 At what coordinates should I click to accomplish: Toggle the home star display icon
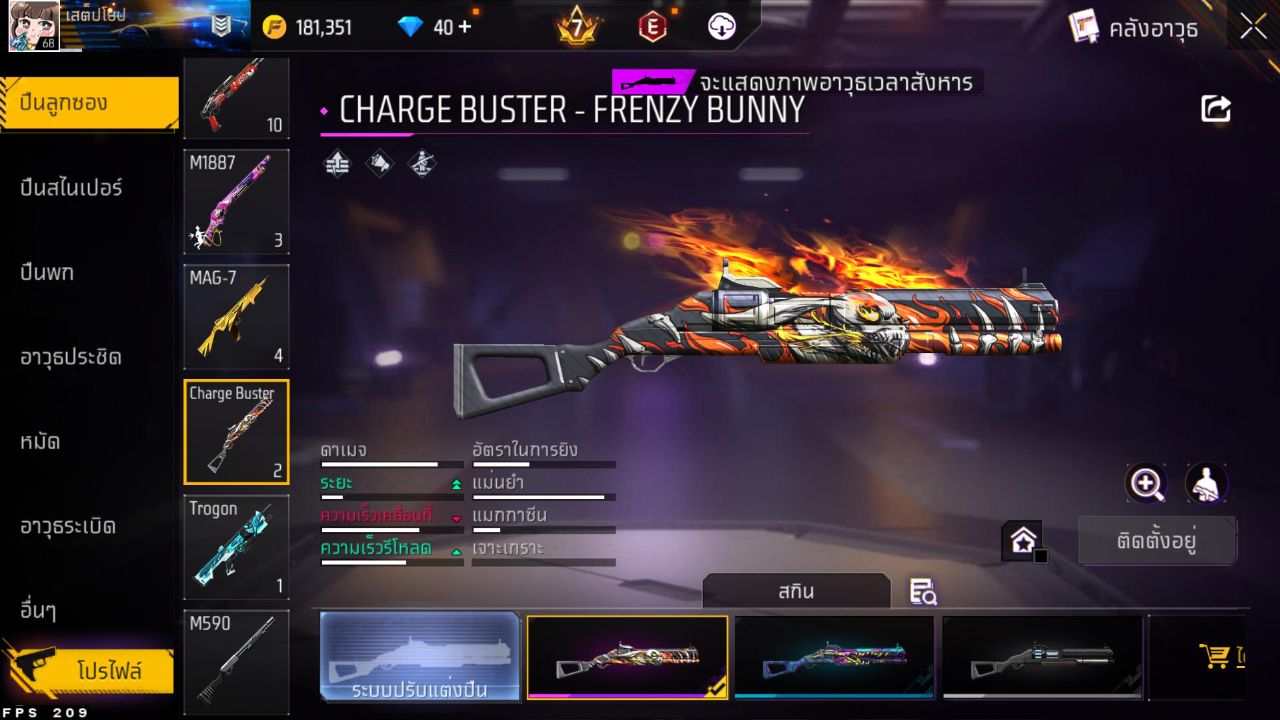[x=1022, y=538]
